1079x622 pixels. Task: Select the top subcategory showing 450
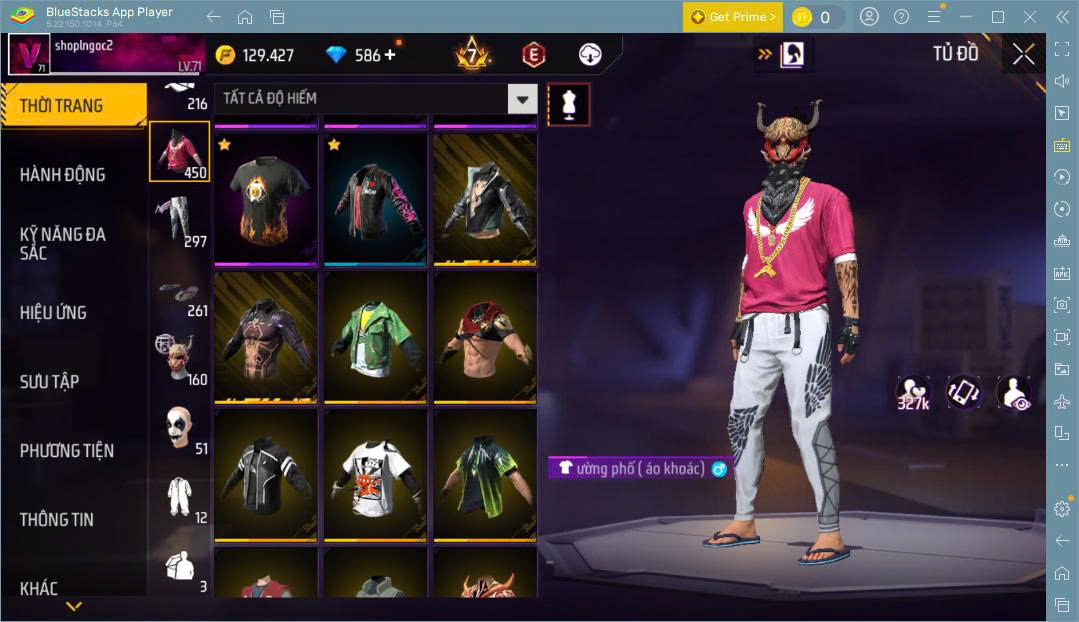pyautogui.click(x=180, y=152)
